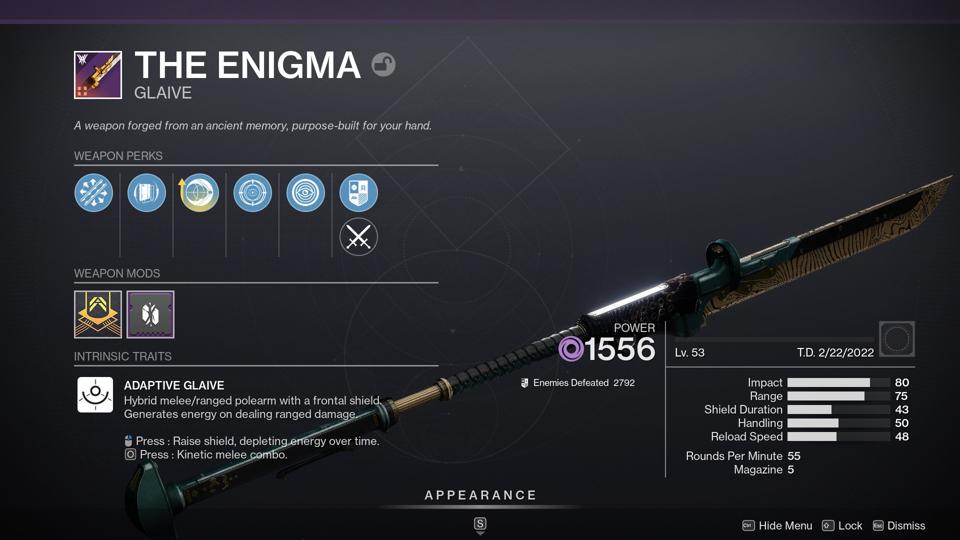Select the first weapon perk with outward arrows
This screenshot has height=540, width=960.
(94, 192)
